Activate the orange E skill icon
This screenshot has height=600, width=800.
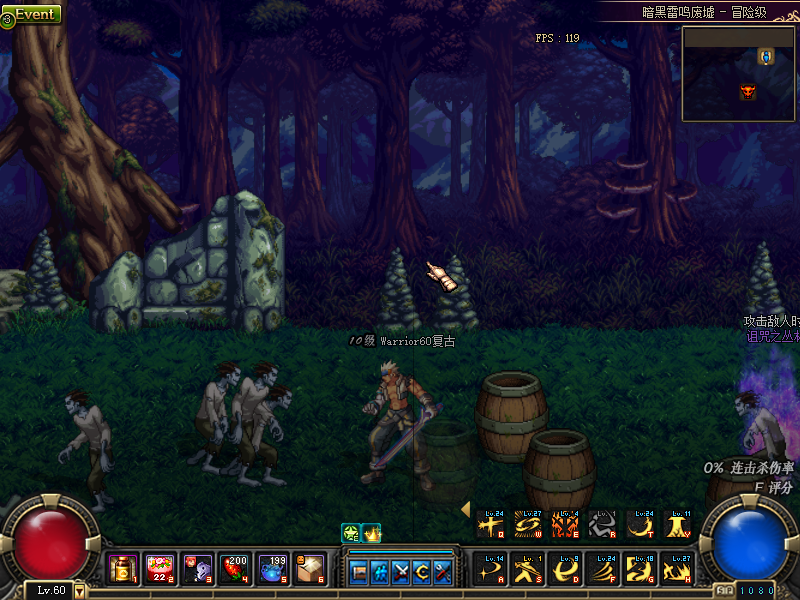[564, 525]
